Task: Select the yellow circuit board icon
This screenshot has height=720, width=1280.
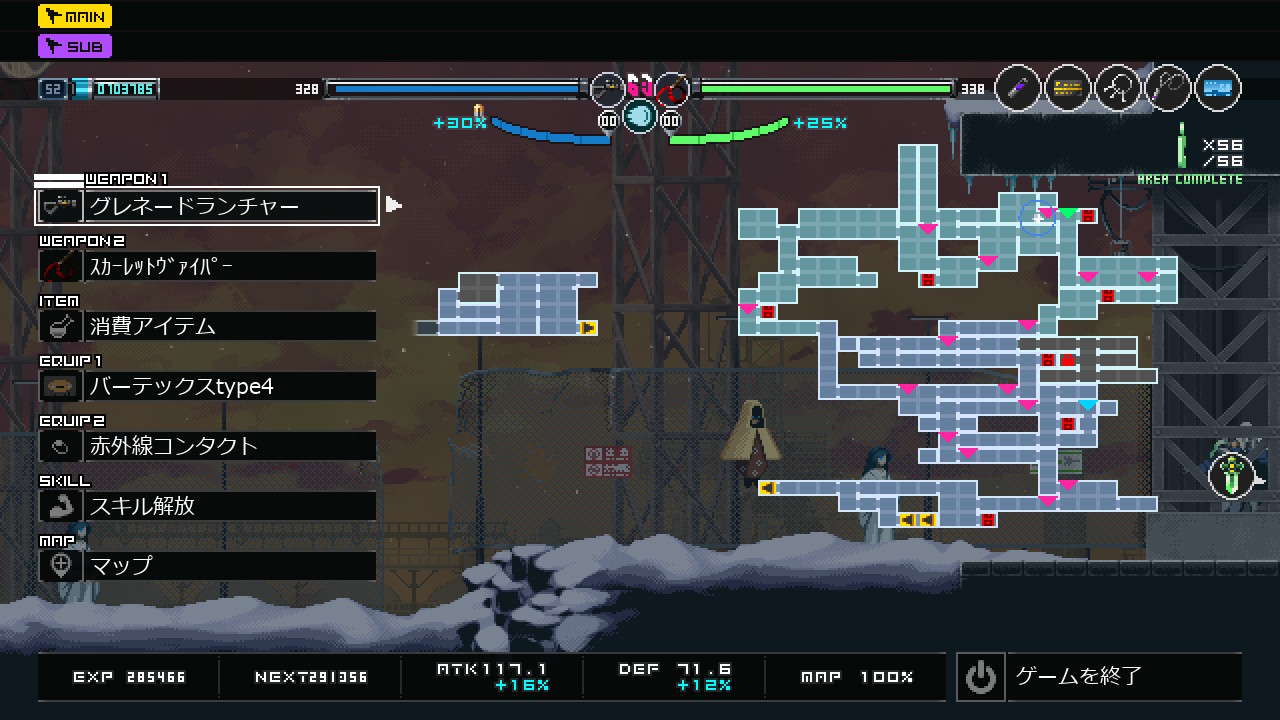Action: [1068, 89]
